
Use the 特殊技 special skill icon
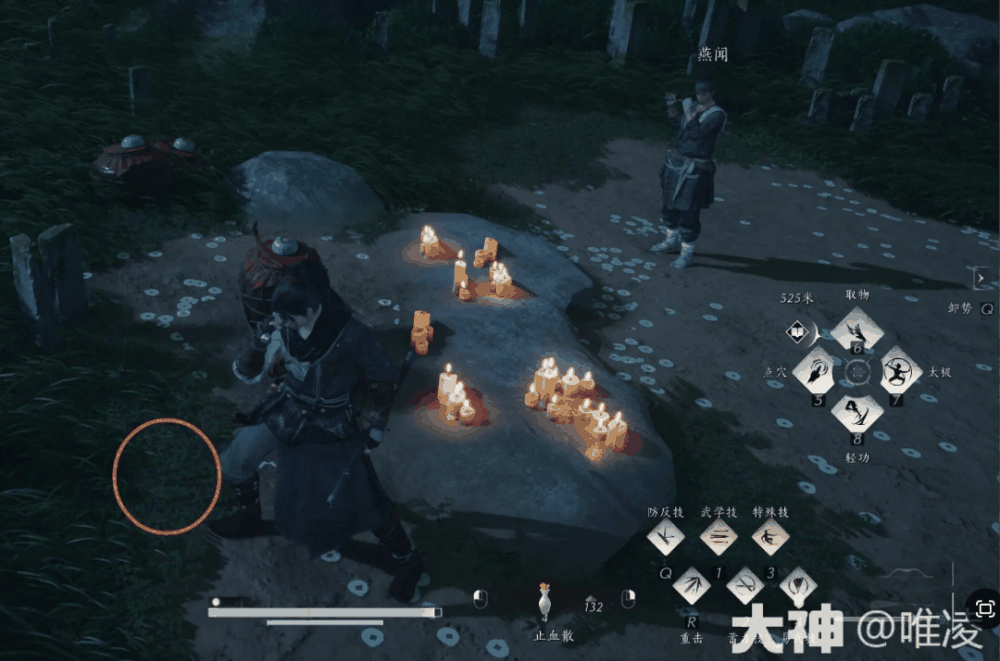(x=770, y=537)
